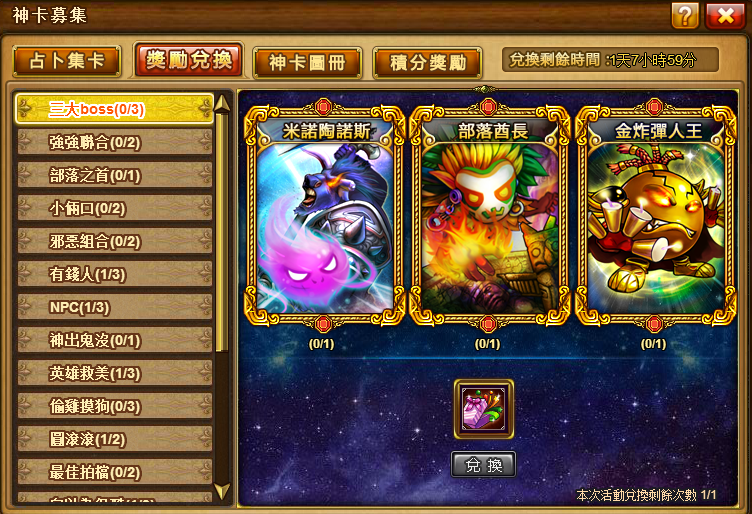This screenshot has width=752, height=514.
Task: Choose the 神出鬼沒(0/1) list entry
Action: pyautogui.click(x=113, y=340)
